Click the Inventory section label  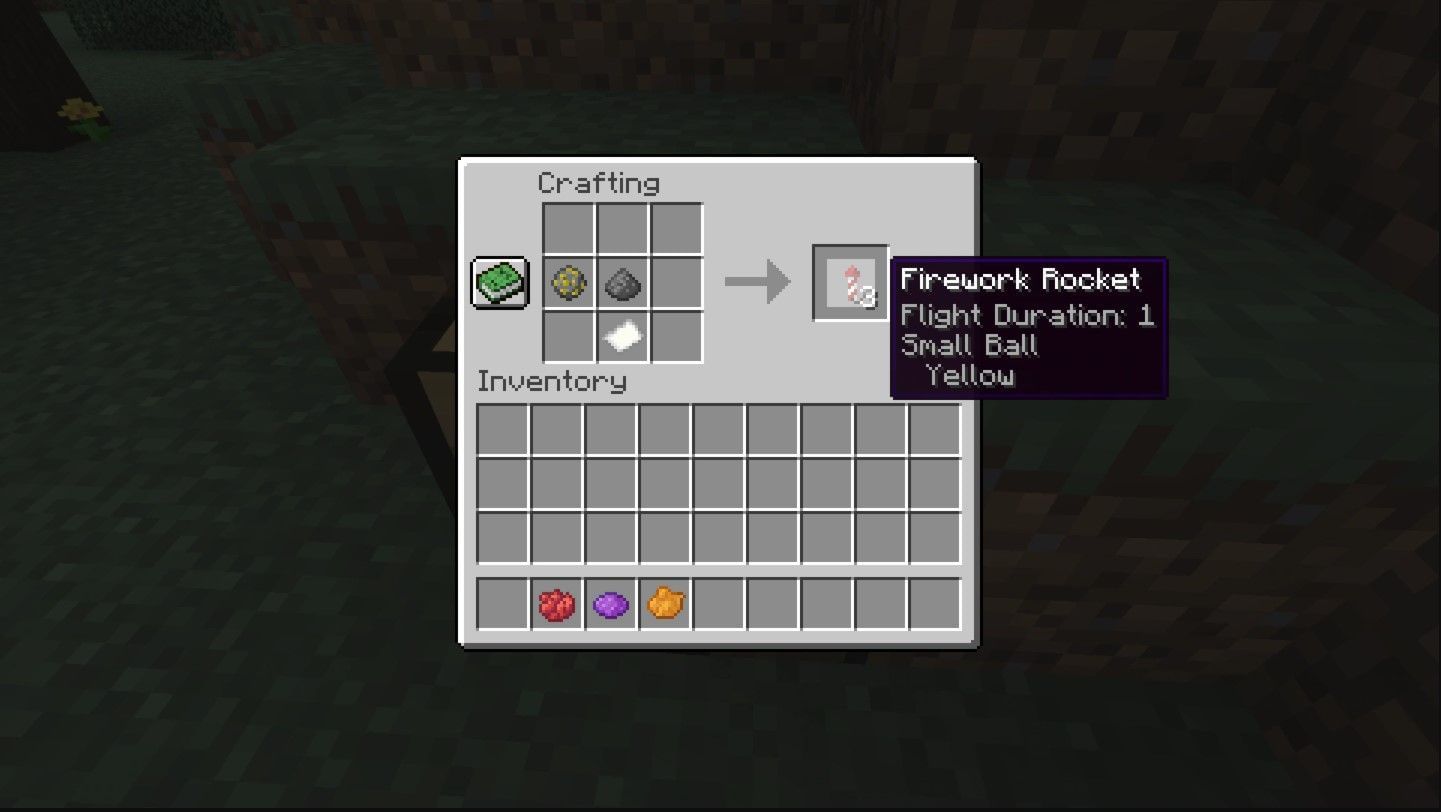click(552, 383)
